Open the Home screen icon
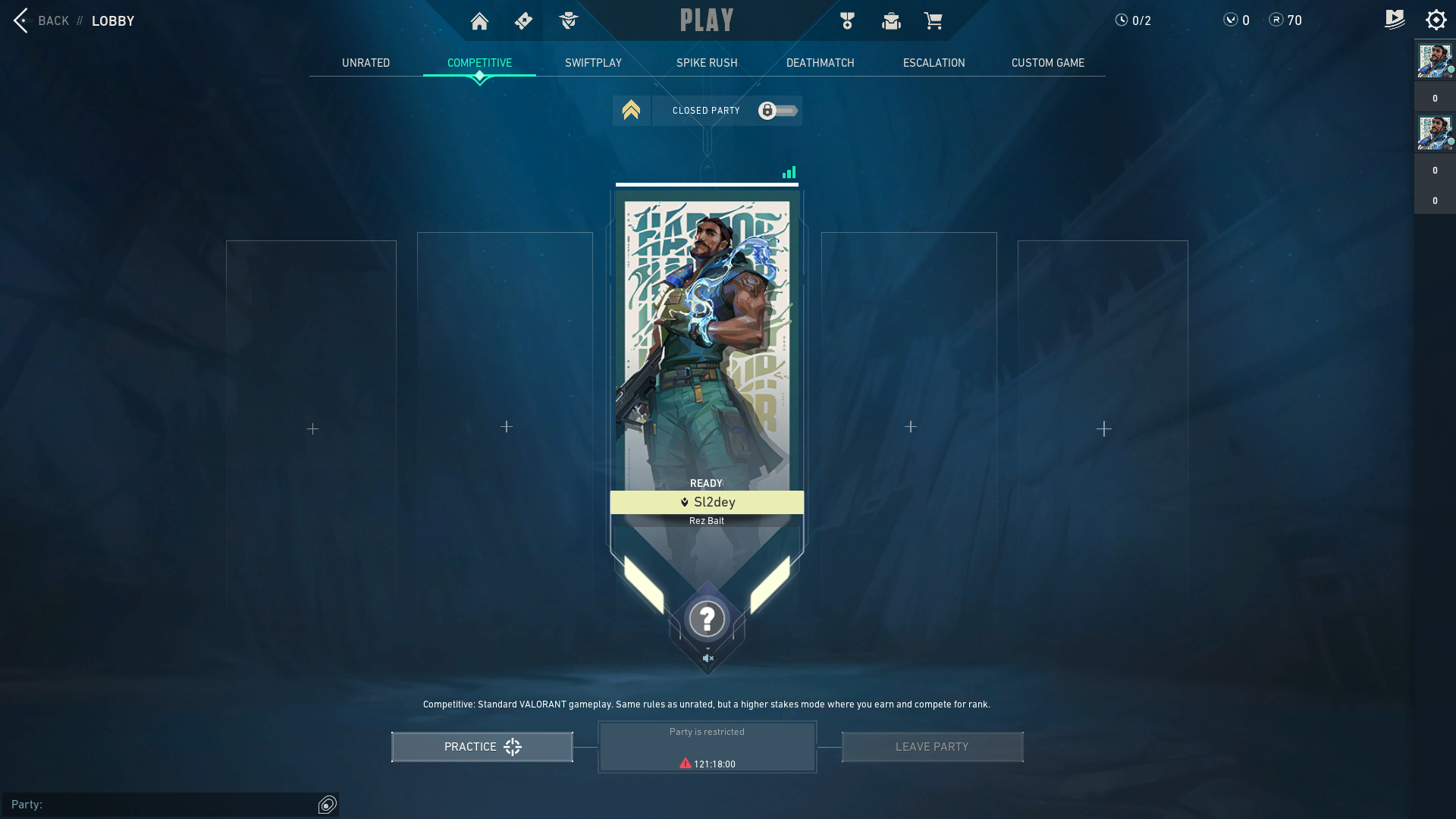Screen dimensions: 1456x819 coord(479,20)
